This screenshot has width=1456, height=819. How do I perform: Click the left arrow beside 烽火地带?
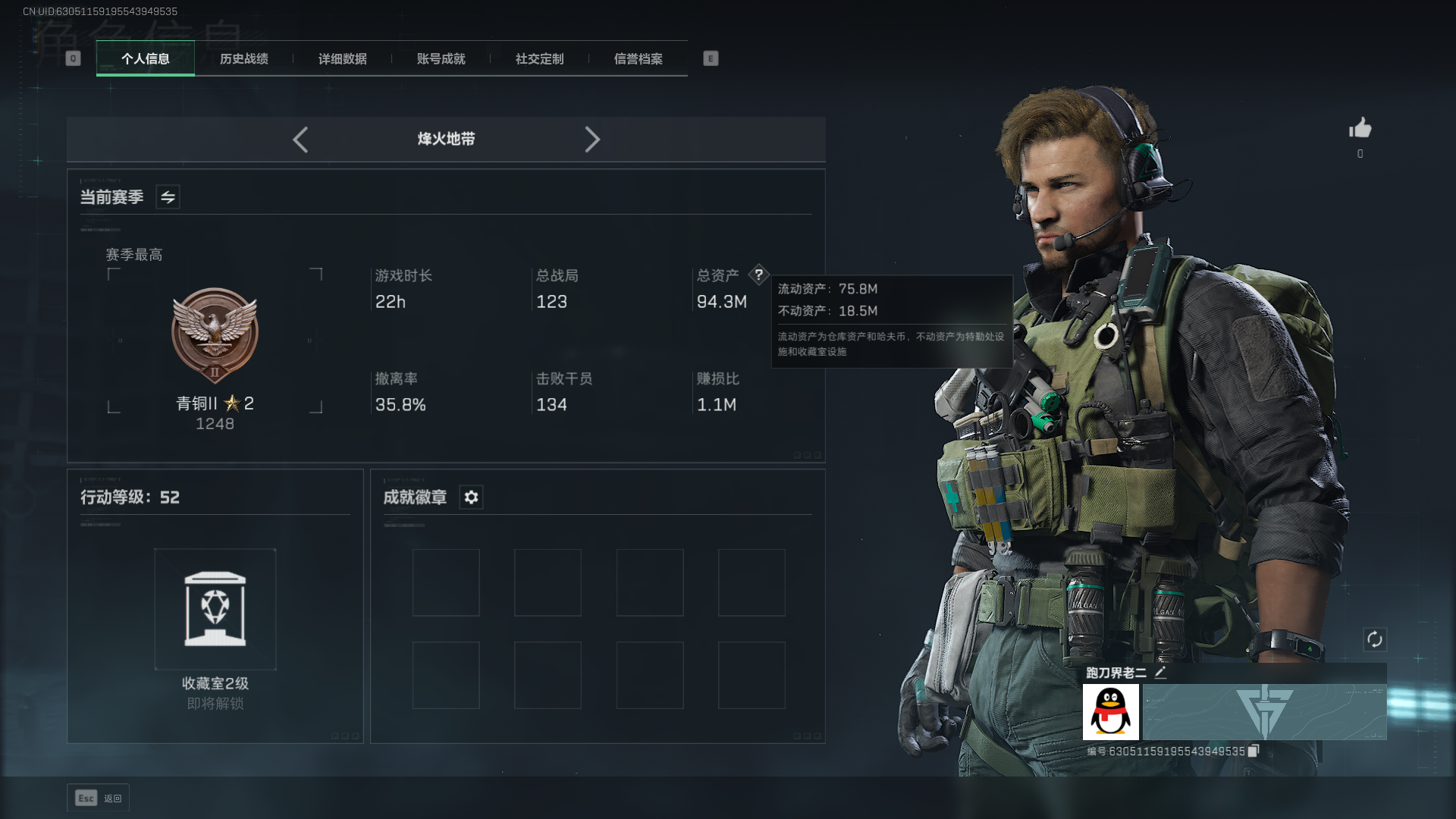click(300, 140)
